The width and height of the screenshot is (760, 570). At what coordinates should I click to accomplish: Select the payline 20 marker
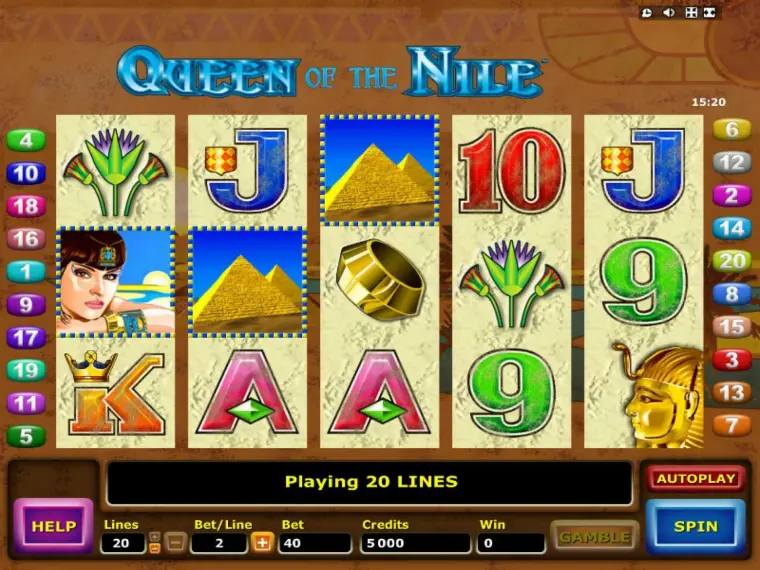point(732,261)
